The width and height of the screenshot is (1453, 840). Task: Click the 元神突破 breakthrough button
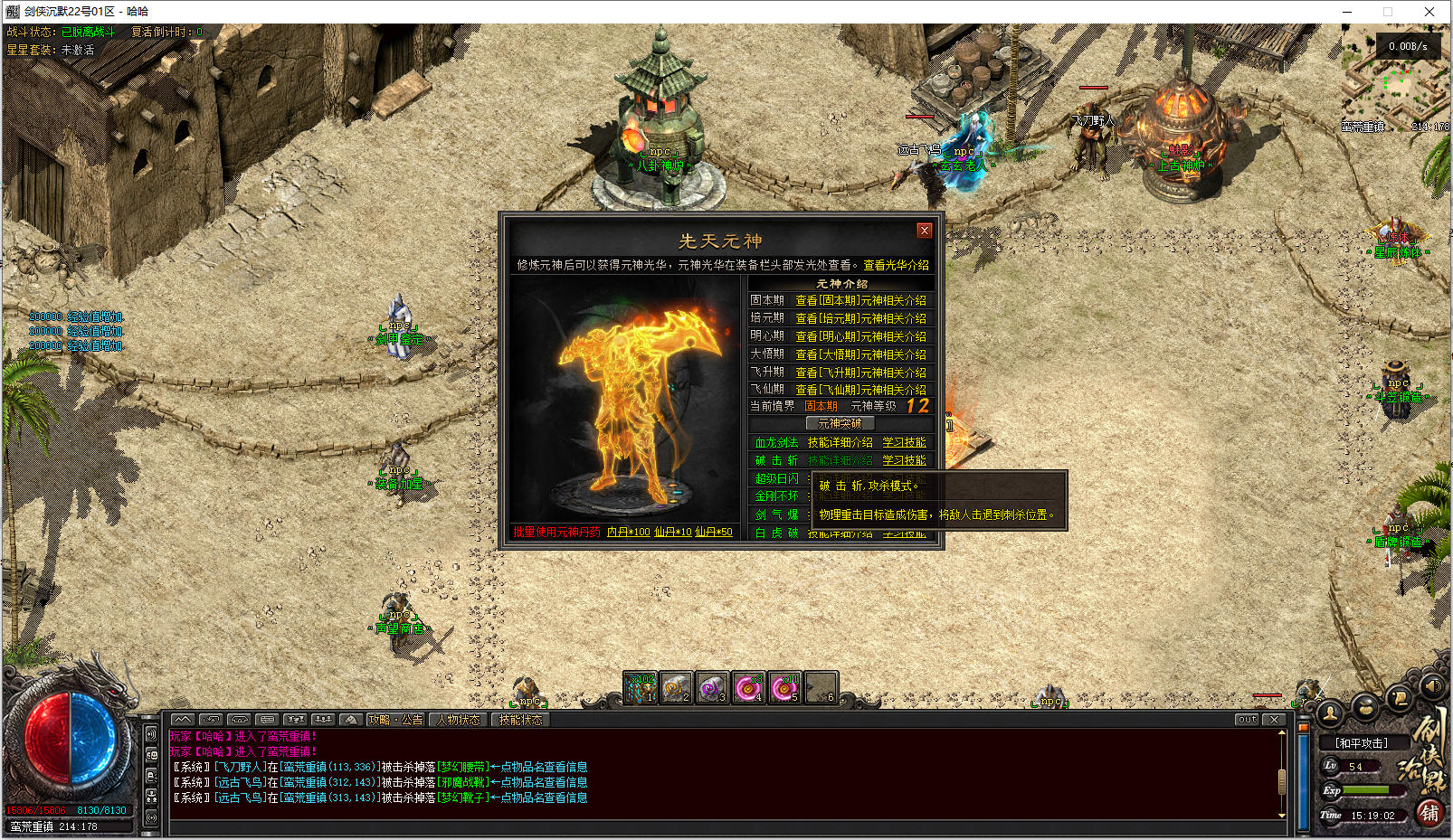click(x=840, y=423)
